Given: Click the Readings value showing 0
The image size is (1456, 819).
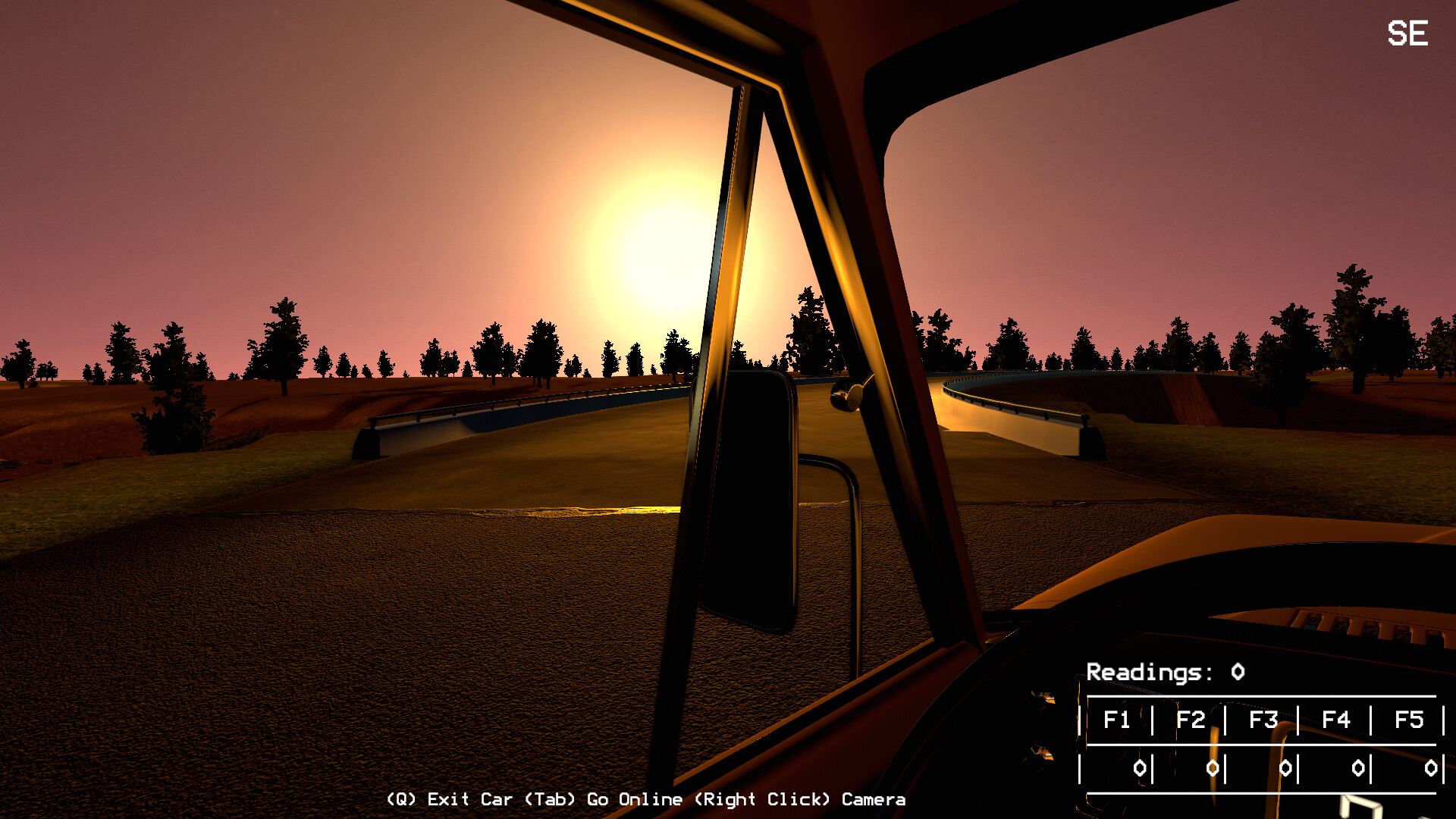Looking at the screenshot, I should tap(1235, 672).
